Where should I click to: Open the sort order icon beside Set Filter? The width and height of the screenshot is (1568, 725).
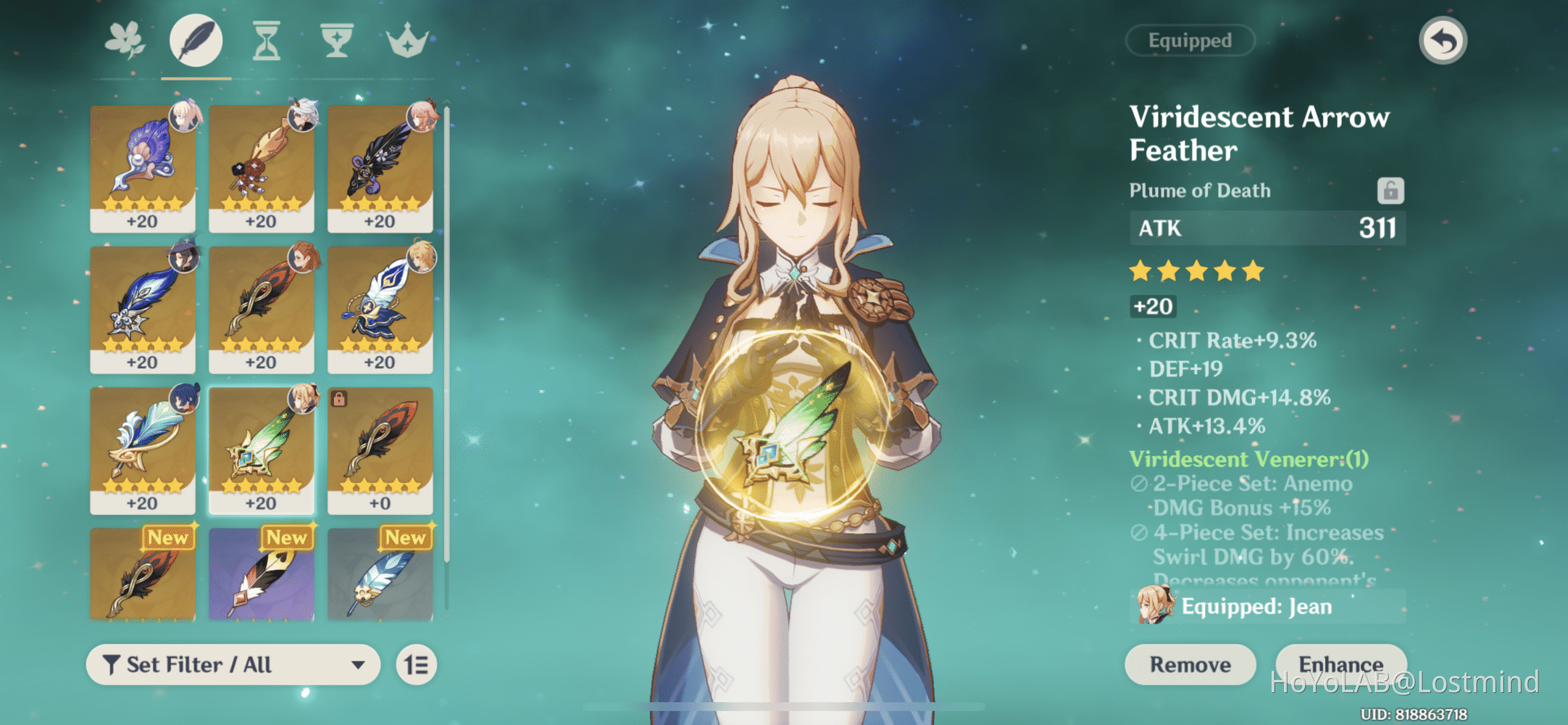[416, 664]
